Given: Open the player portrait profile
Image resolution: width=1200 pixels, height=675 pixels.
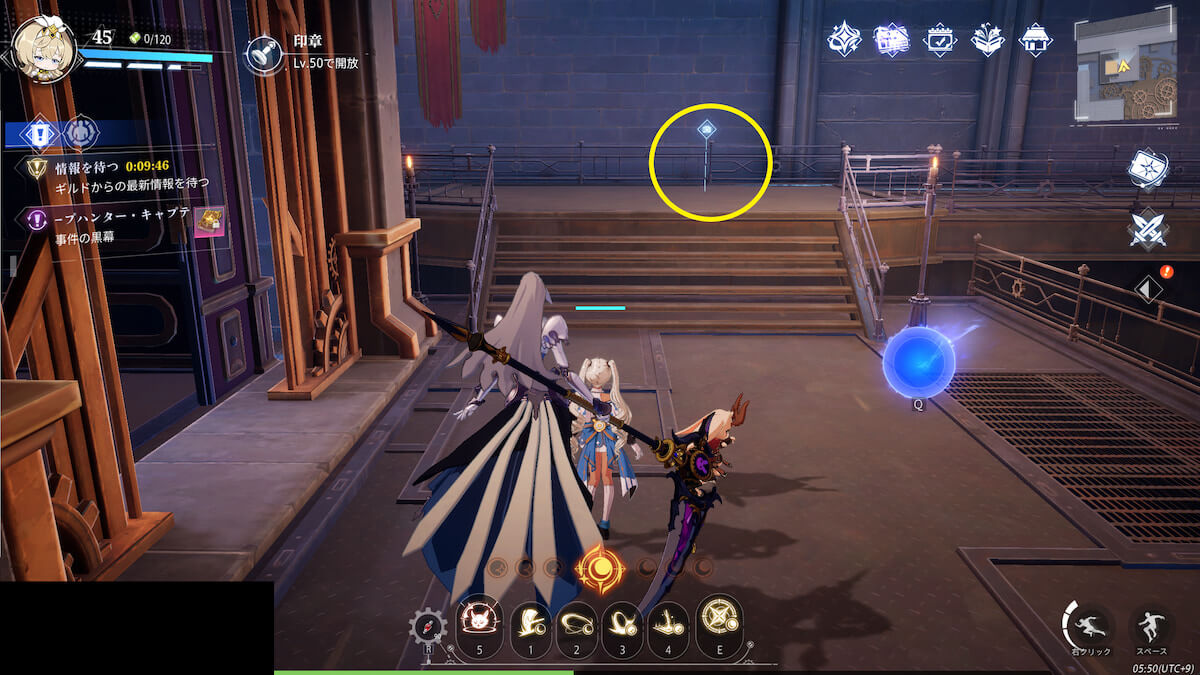Looking at the screenshot, I should pos(45,50).
